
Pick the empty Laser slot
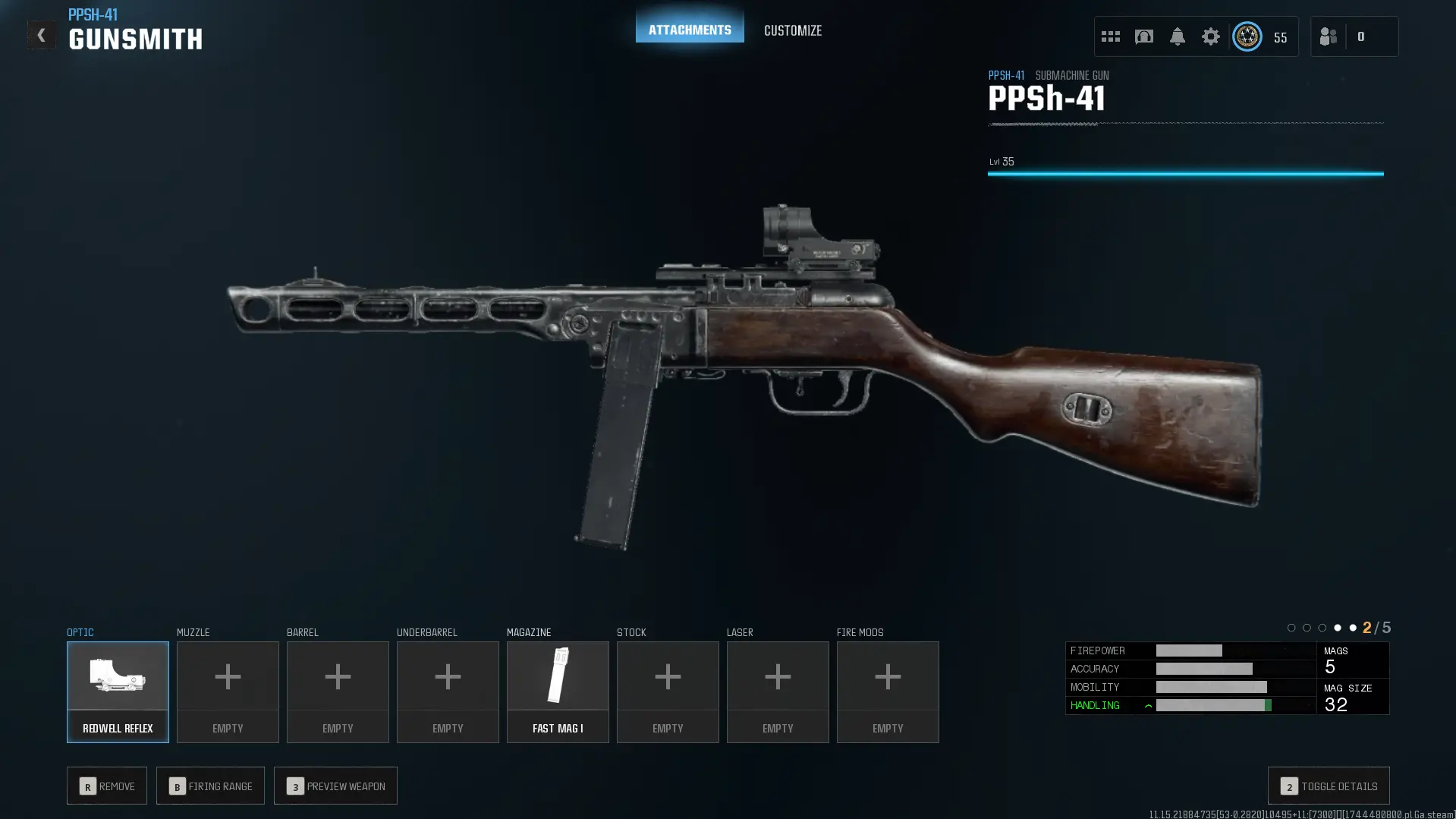(778, 691)
